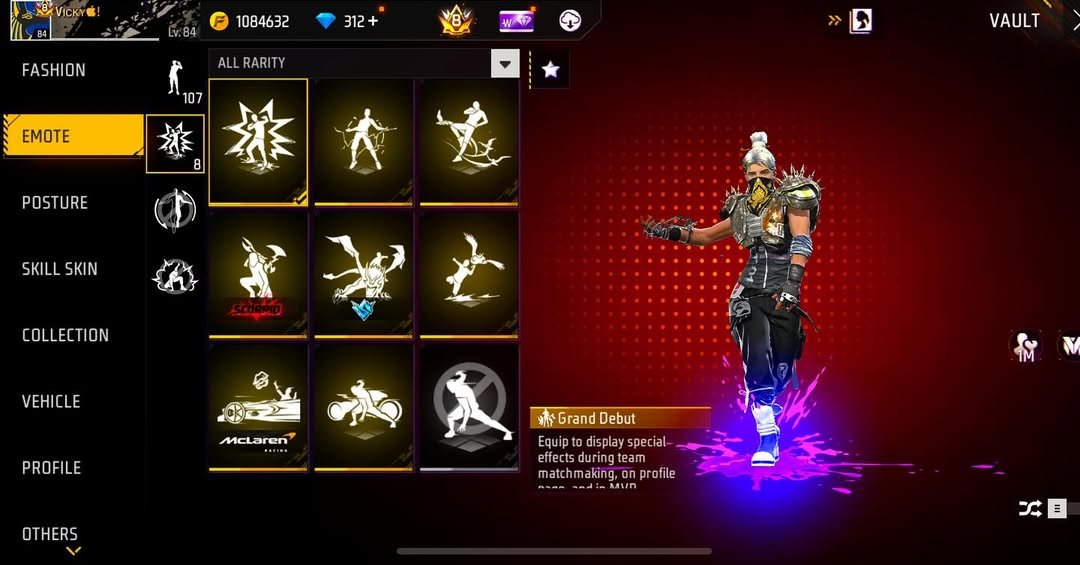Open the Fashion category
The width and height of the screenshot is (1080, 565).
(x=55, y=70)
